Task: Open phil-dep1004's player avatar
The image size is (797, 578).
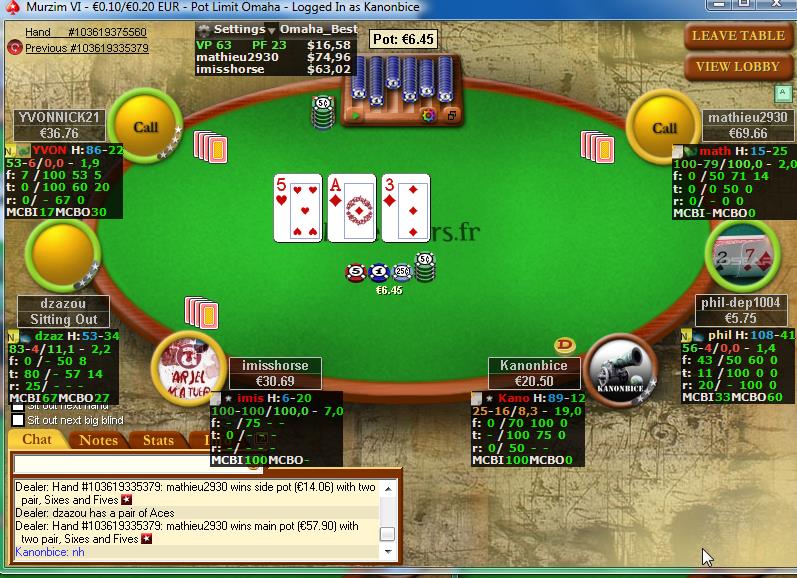Action: coord(740,258)
